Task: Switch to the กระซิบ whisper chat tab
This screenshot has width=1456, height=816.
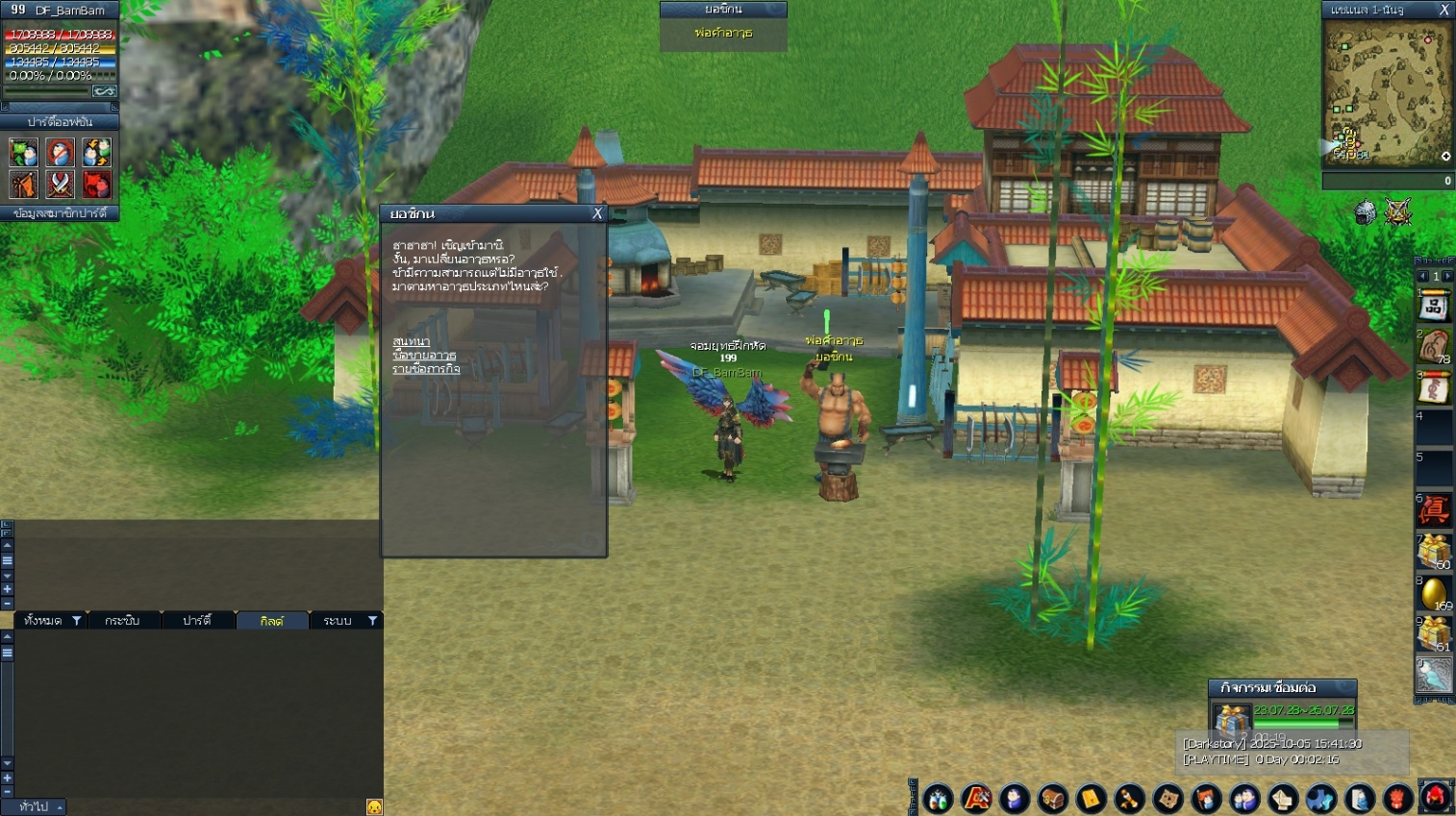Action: (122, 621)
